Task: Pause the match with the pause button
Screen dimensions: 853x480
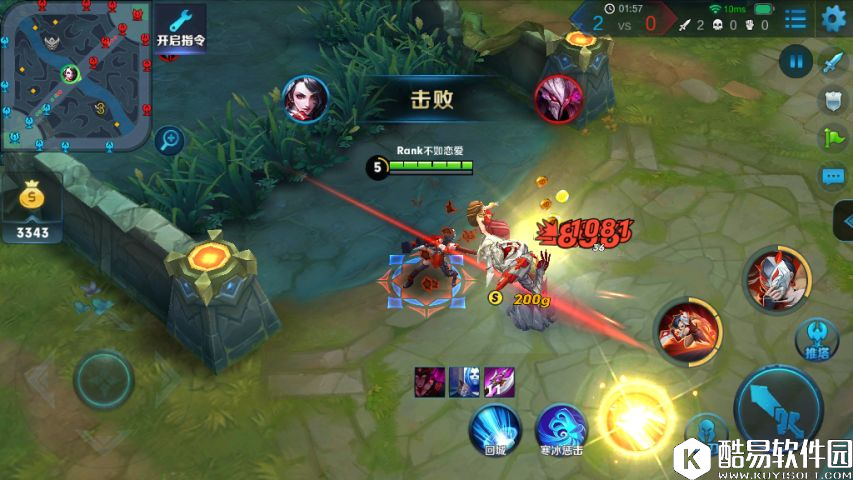Action: 796,63
